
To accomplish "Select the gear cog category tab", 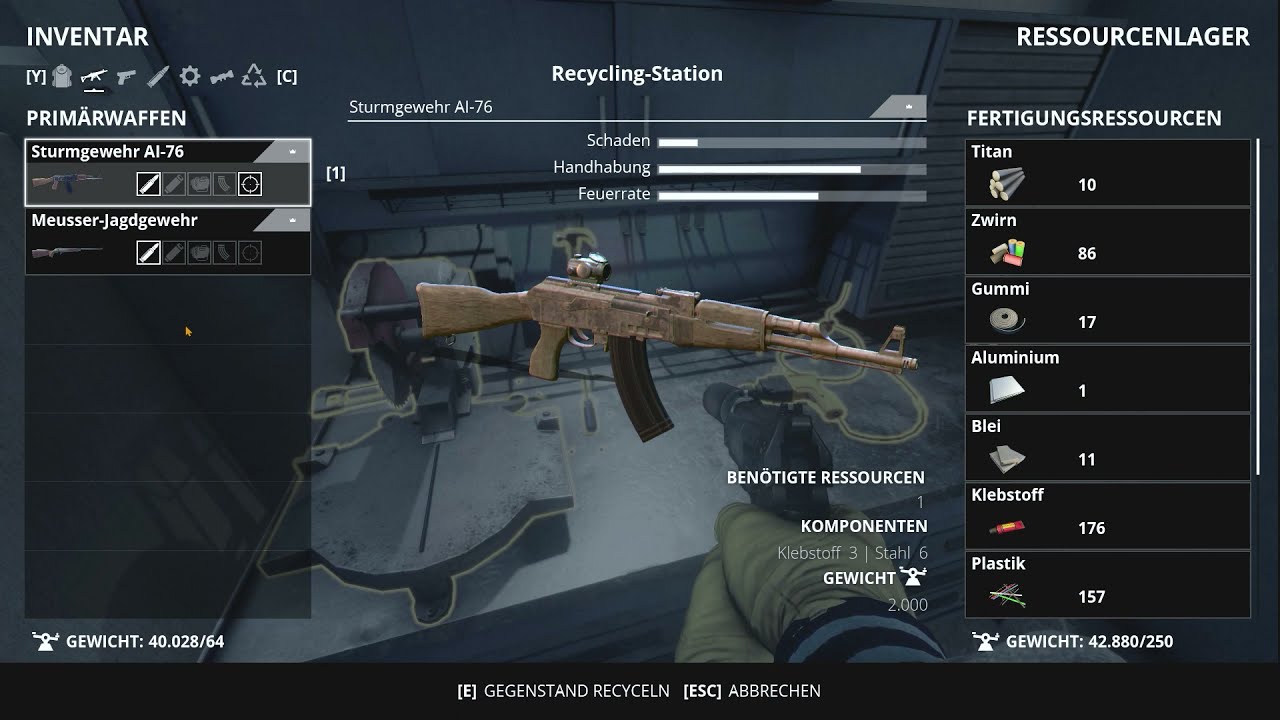I will [190, 76].
